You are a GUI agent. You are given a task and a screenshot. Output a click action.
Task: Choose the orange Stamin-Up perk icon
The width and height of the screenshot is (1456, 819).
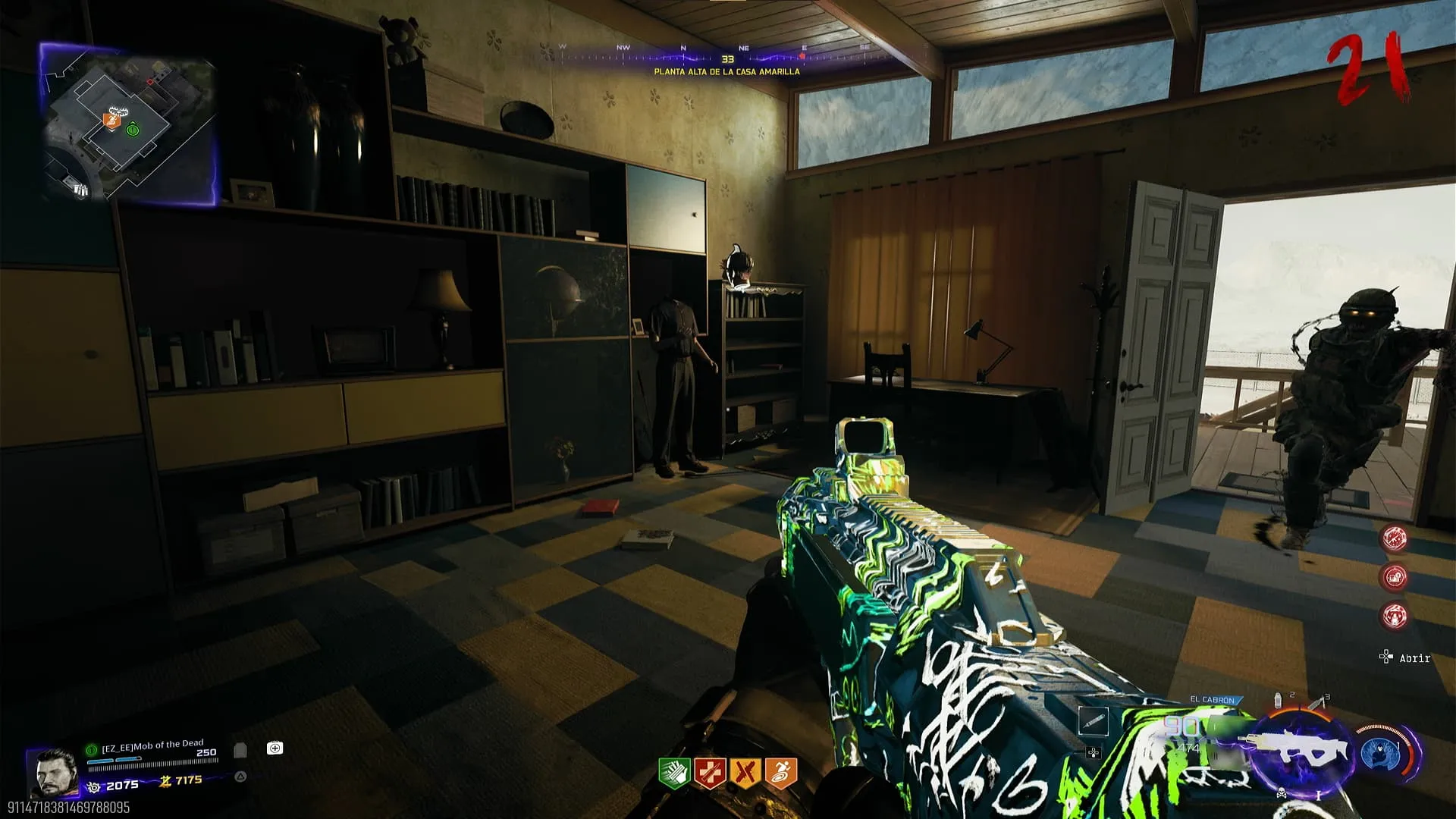tap(781, 773)
